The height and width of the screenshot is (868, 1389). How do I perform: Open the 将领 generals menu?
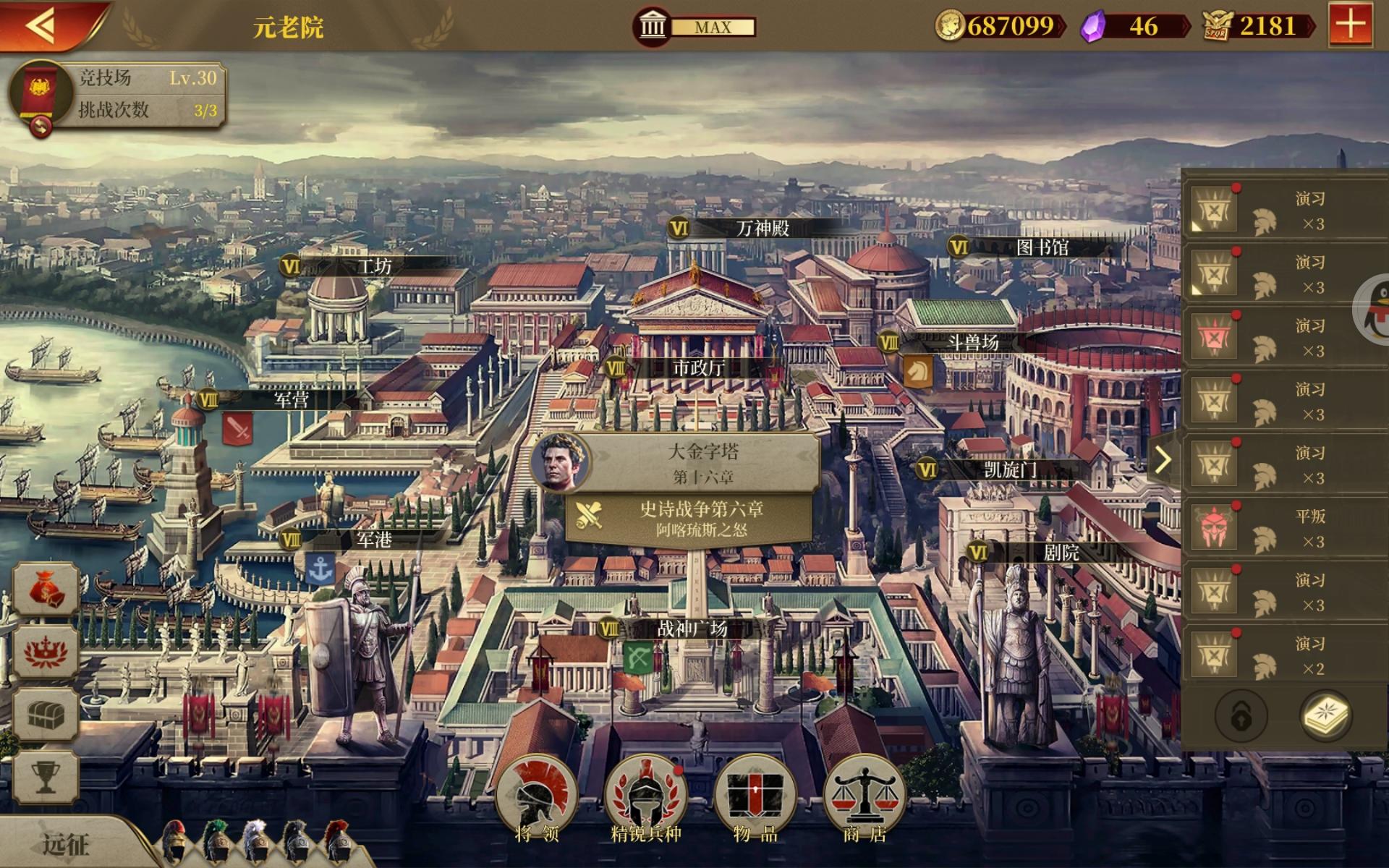click(x=537, y=799)
